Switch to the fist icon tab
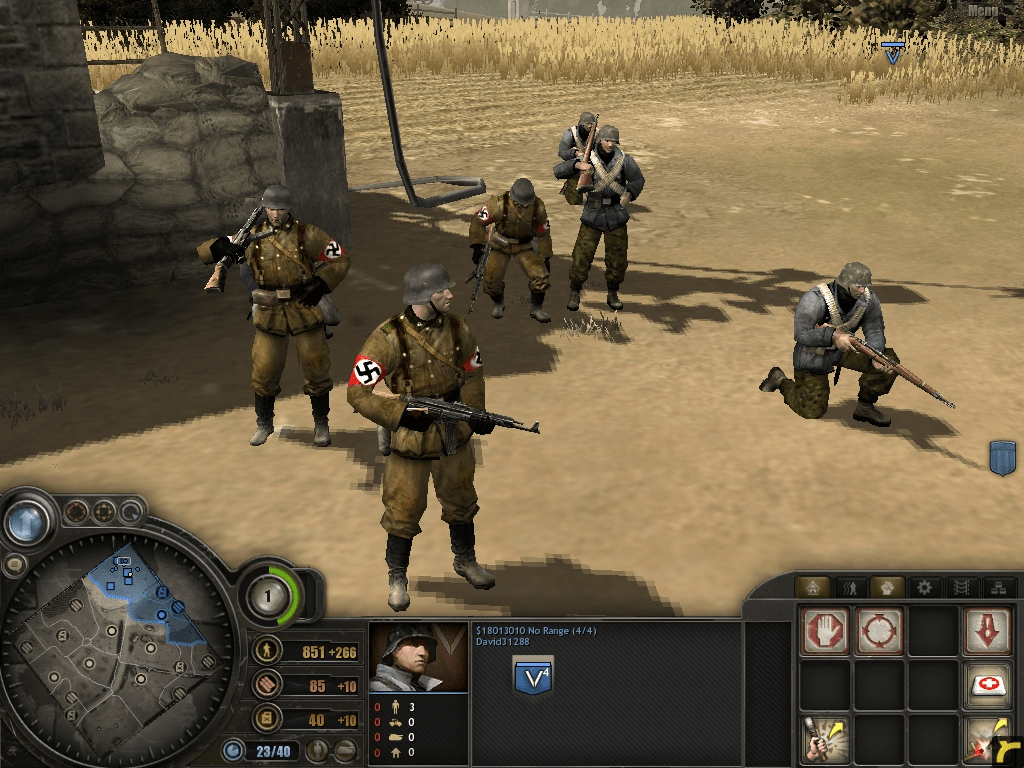 coord(886,587)
